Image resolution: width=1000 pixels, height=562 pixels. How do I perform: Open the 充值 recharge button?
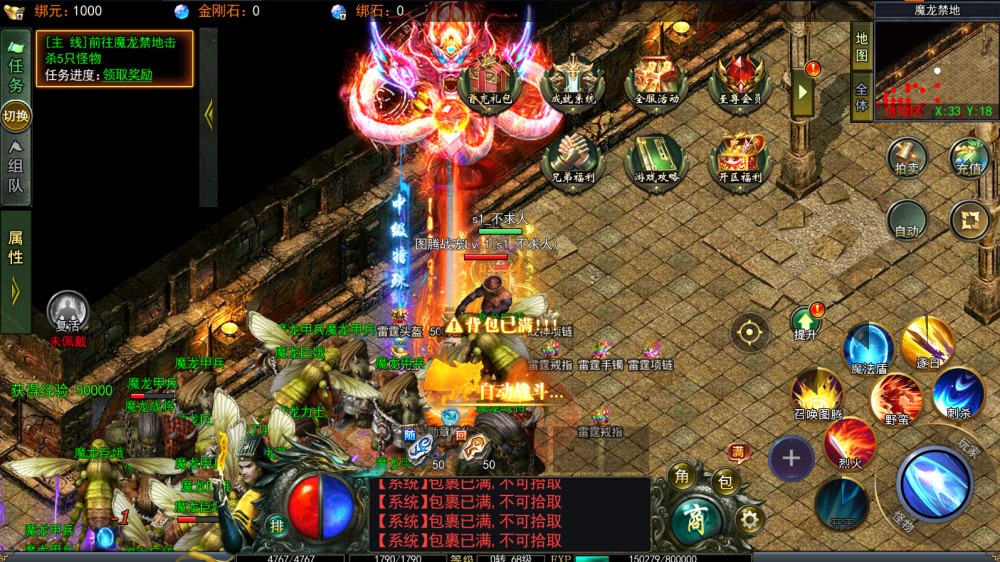point(968,158)
